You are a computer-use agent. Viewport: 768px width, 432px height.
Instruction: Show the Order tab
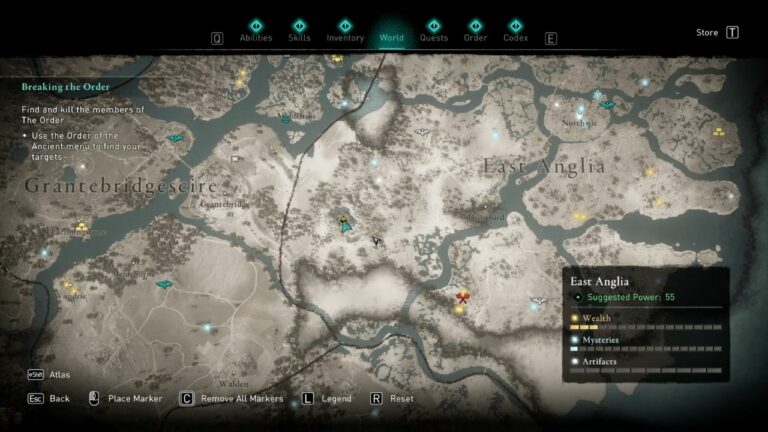coord(475,32)
